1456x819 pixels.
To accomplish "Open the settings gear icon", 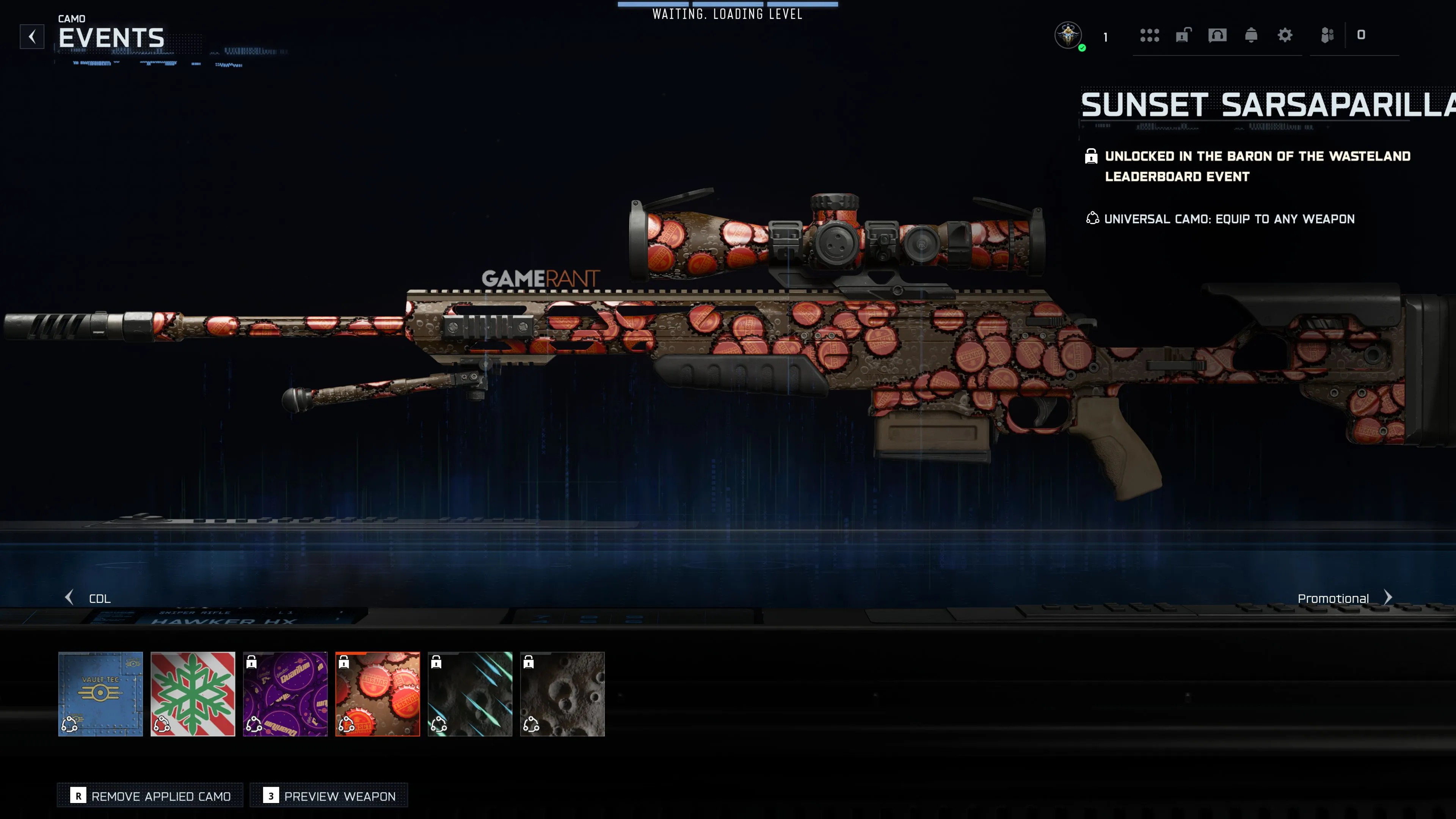I will [1285, 36].
